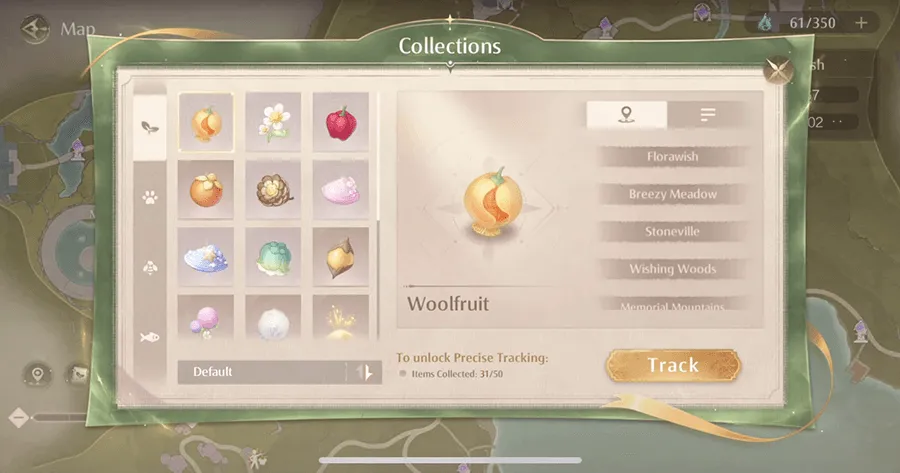The image size is (900, 473).
Task: Switch to the list details tab
Action: pyautogui.click(x=708, y=115)
